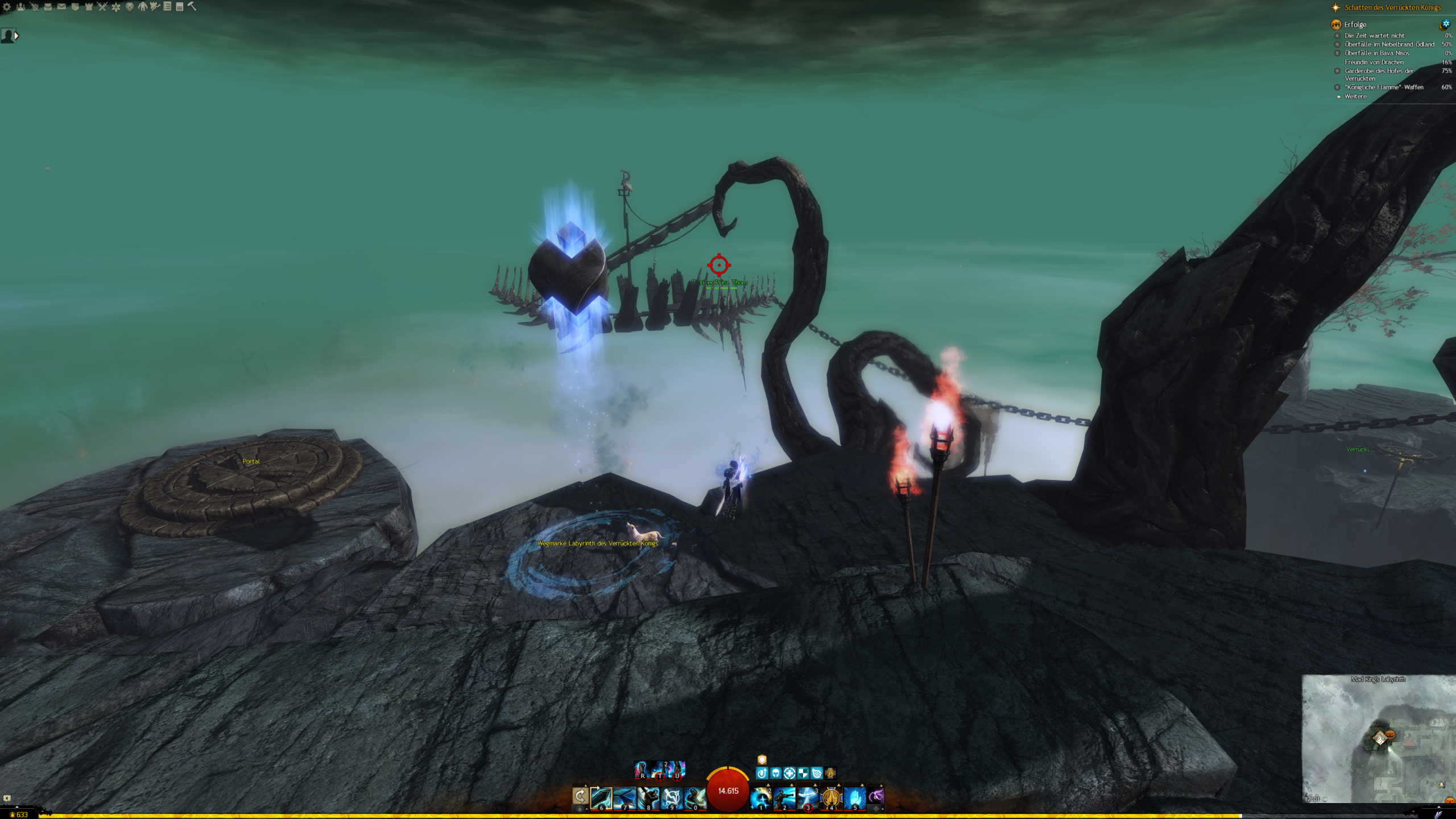Image resolution: width=1456 pixels, height=819 pixels.
Task: Open the game menu gear icon
Action: pos(7,7)
